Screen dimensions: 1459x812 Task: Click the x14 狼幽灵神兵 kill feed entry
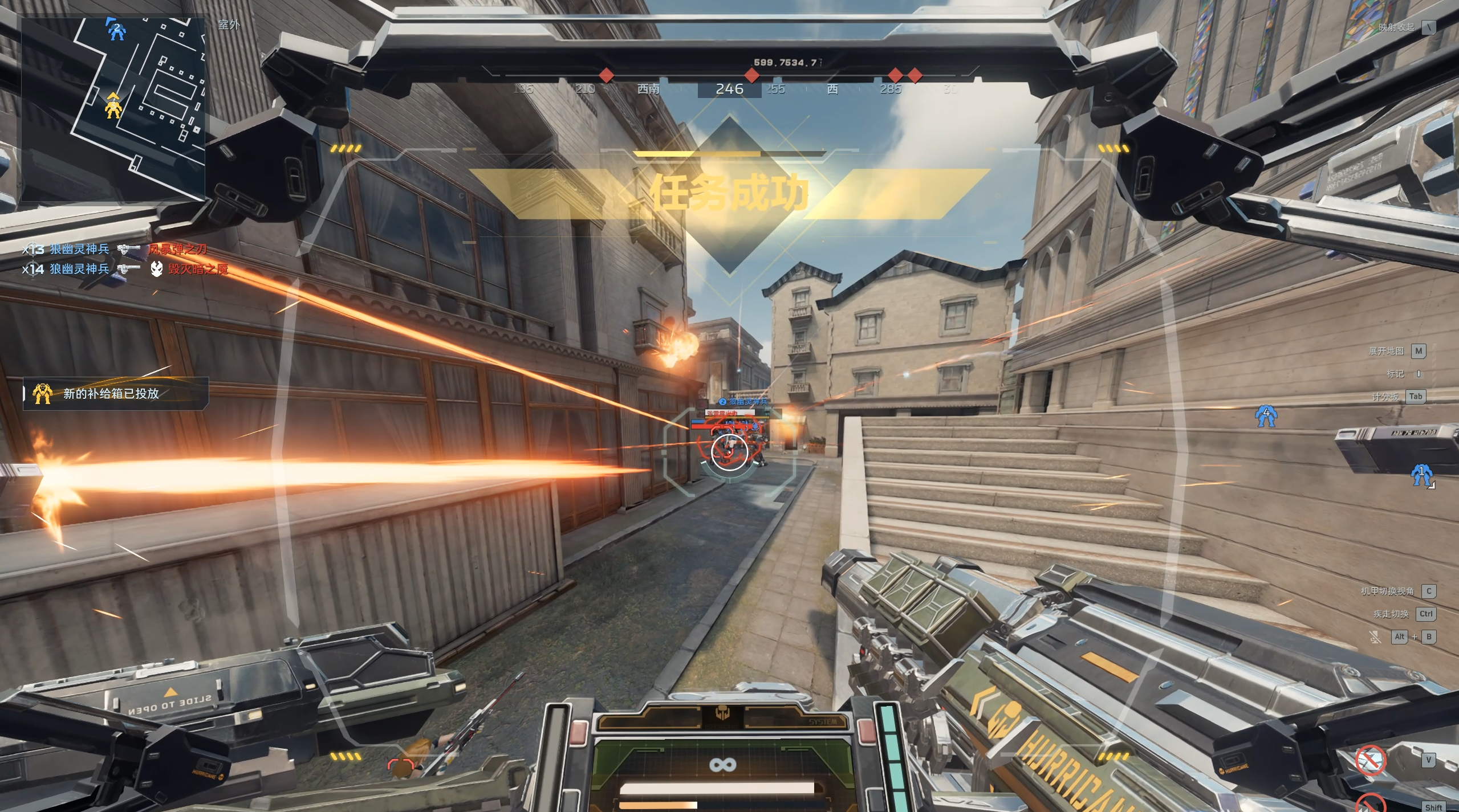125,268
